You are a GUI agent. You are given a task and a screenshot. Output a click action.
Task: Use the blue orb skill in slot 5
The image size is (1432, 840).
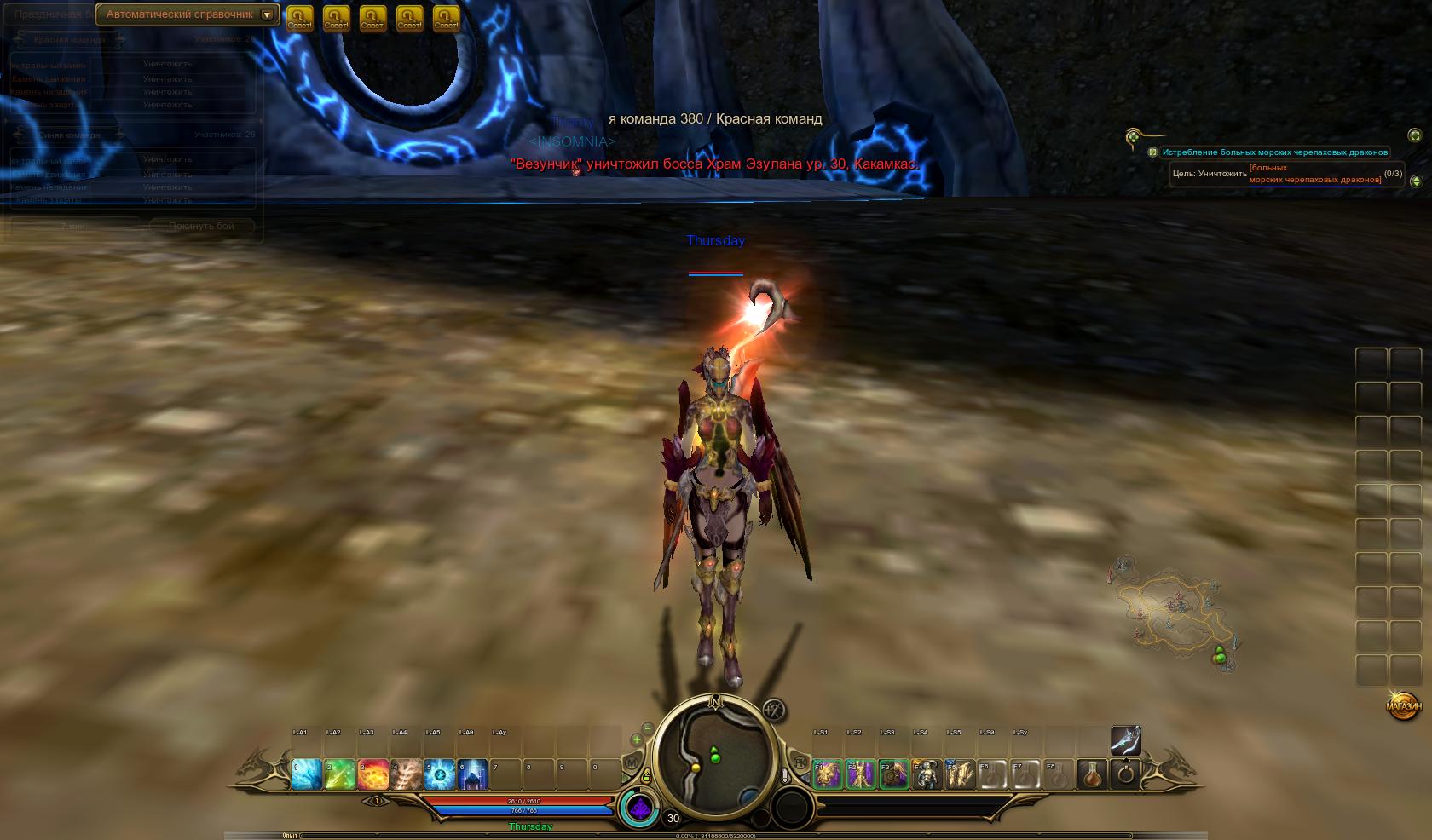tap(439, 774)
